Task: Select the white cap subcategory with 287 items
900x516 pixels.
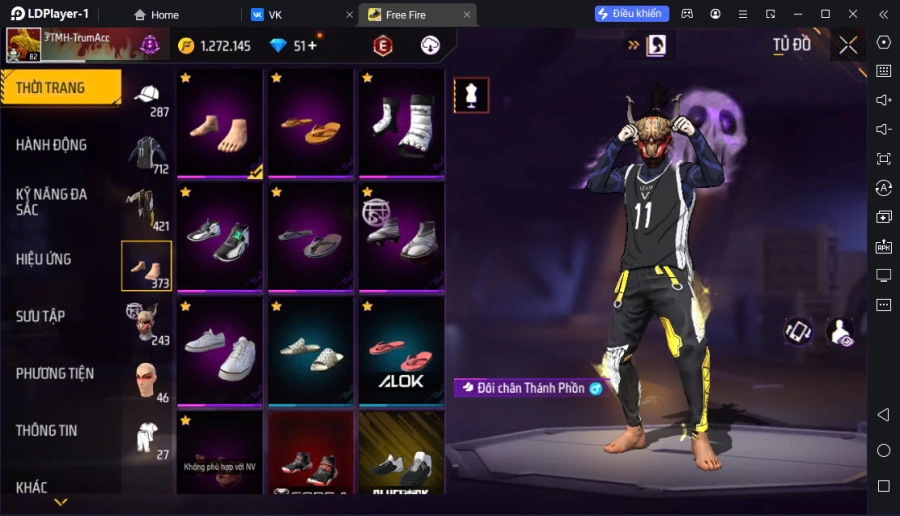Action: (x=147, y=98)
